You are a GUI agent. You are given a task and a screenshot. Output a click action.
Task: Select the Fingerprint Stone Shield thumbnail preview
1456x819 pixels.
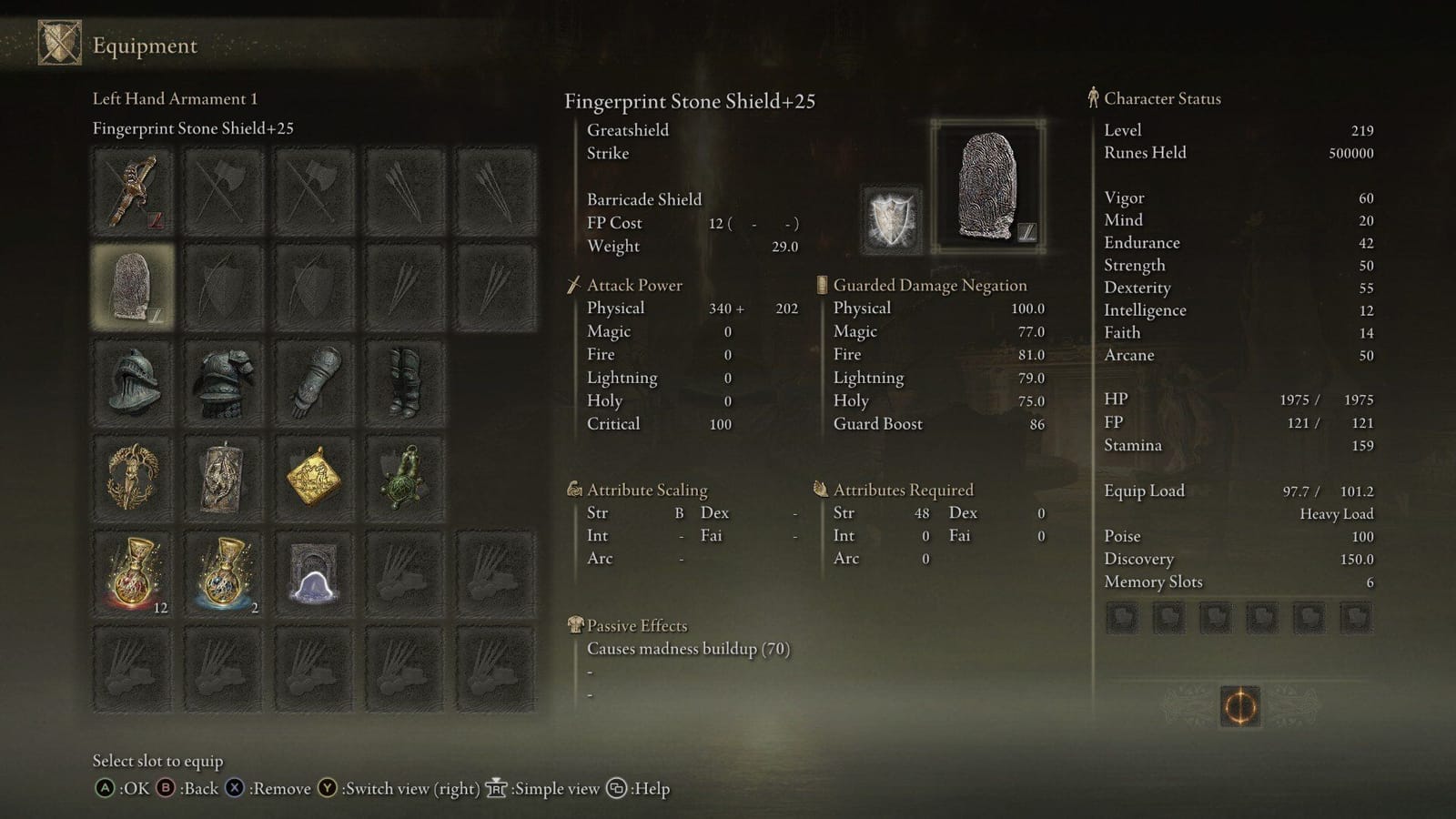pos(987,187)
